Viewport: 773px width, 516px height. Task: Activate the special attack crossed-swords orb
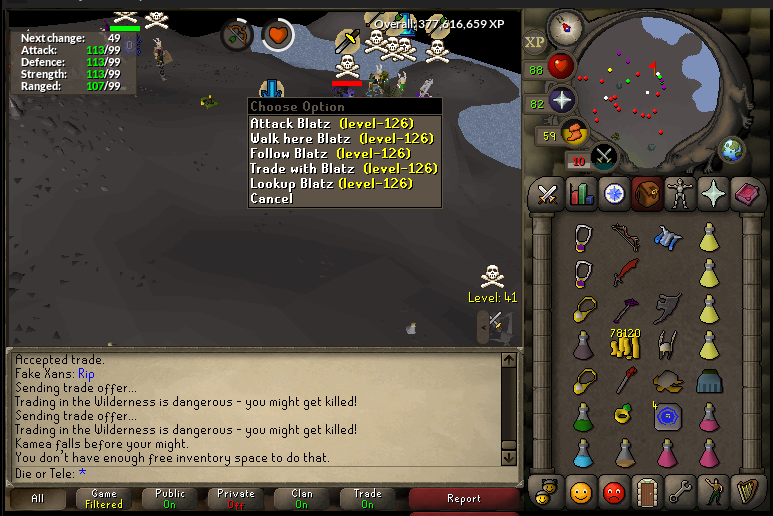point(604,157)
